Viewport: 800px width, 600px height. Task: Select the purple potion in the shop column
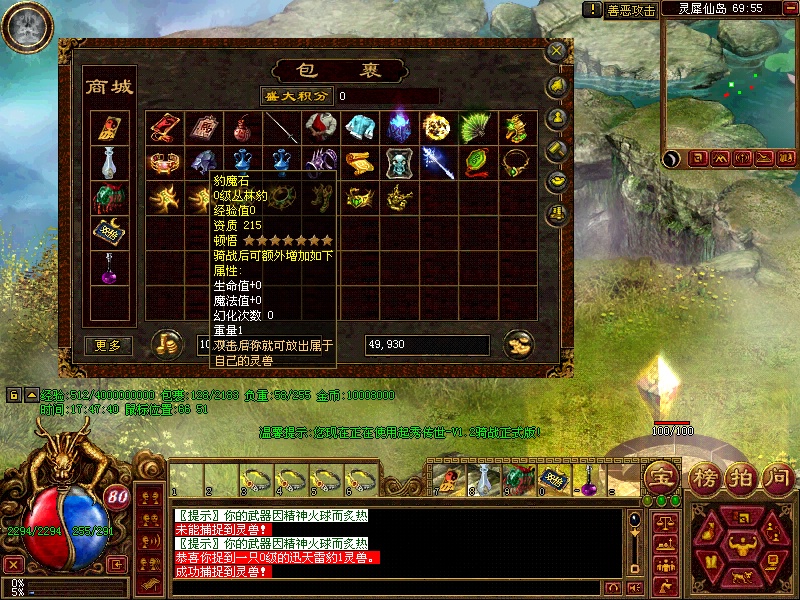[x=108, y=268]
